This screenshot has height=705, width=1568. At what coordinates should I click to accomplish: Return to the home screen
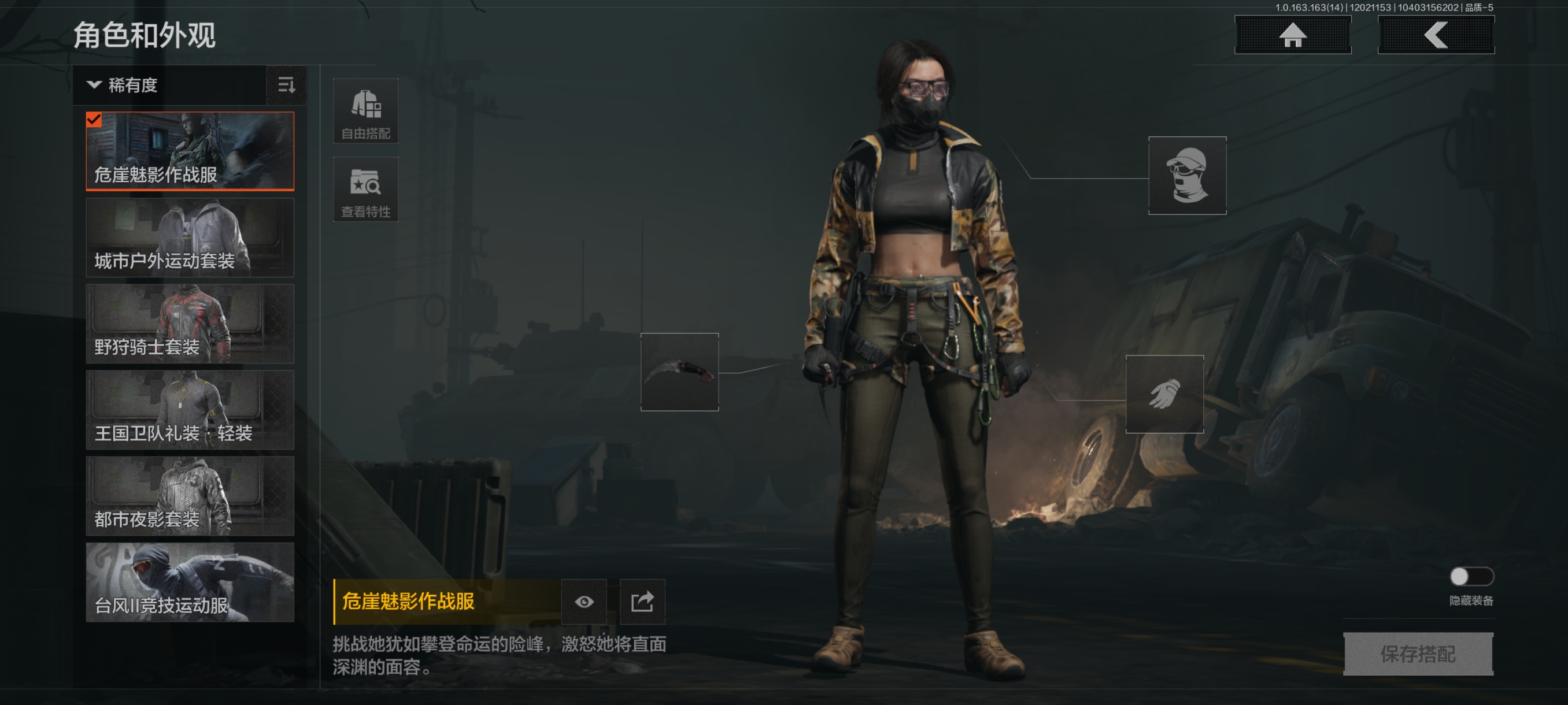(x=1292, y=35)
